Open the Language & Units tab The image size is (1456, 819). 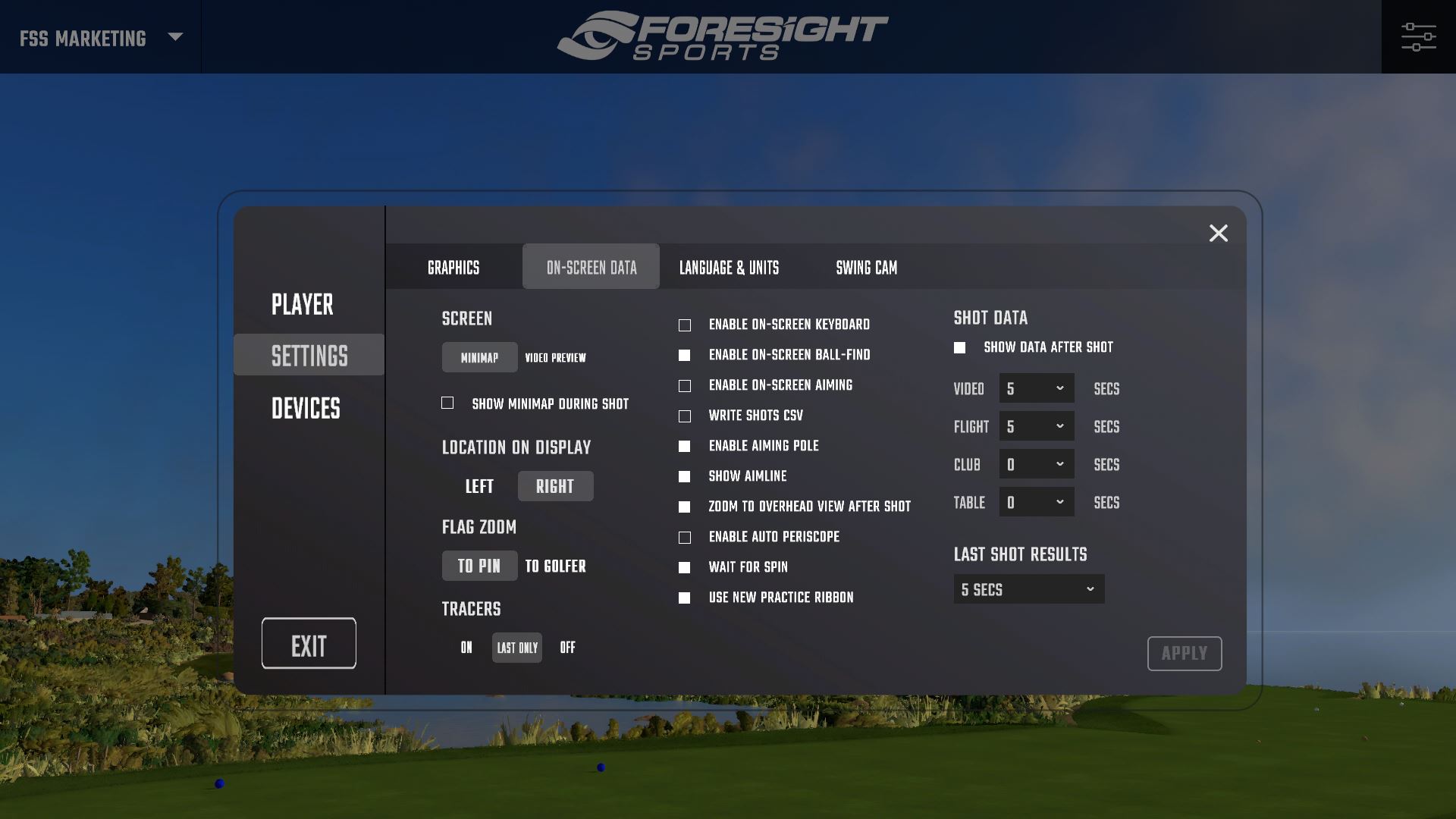tap(728, 267)
